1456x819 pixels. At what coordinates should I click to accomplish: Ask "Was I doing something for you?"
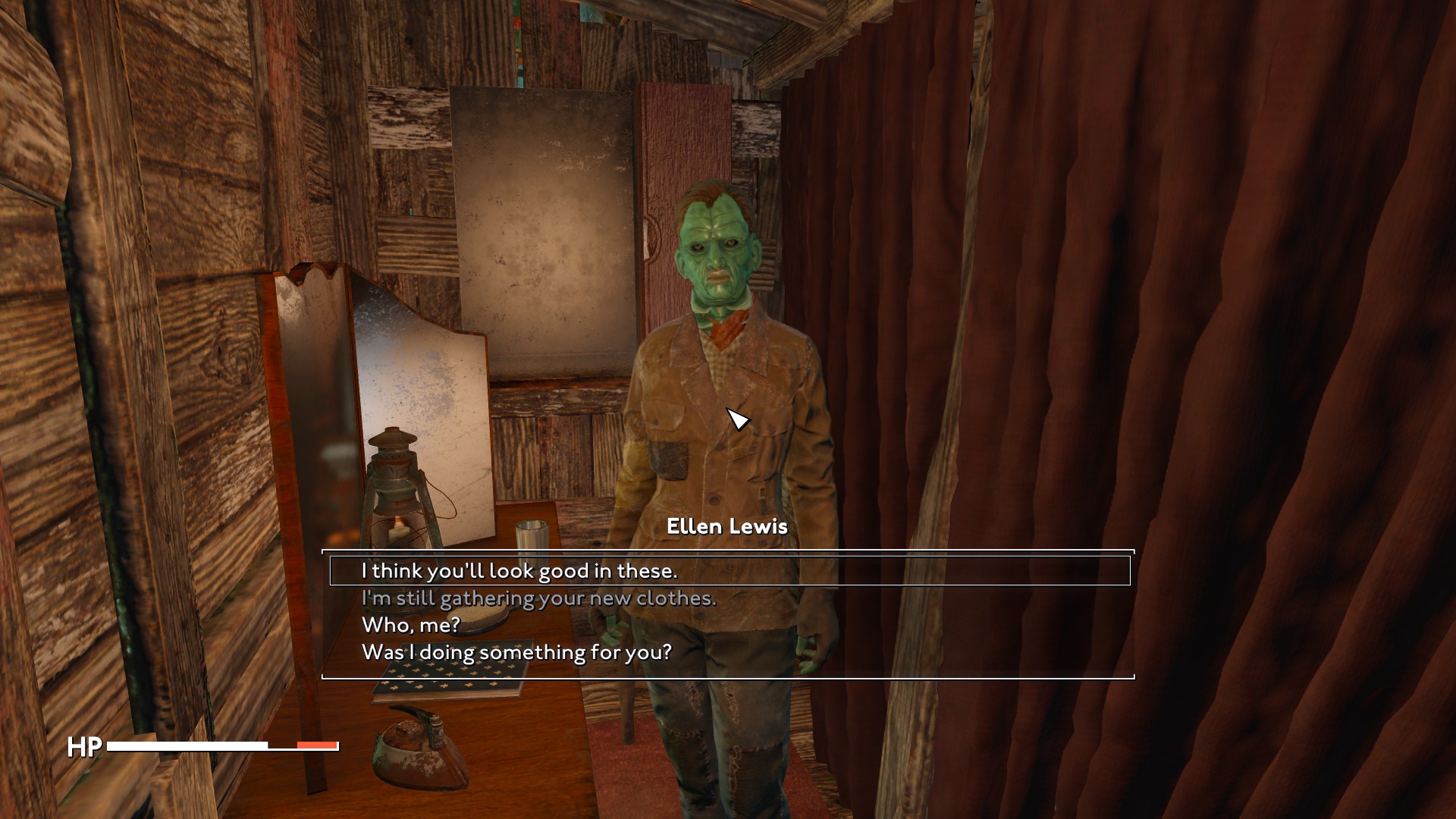[x=516, y=652]
